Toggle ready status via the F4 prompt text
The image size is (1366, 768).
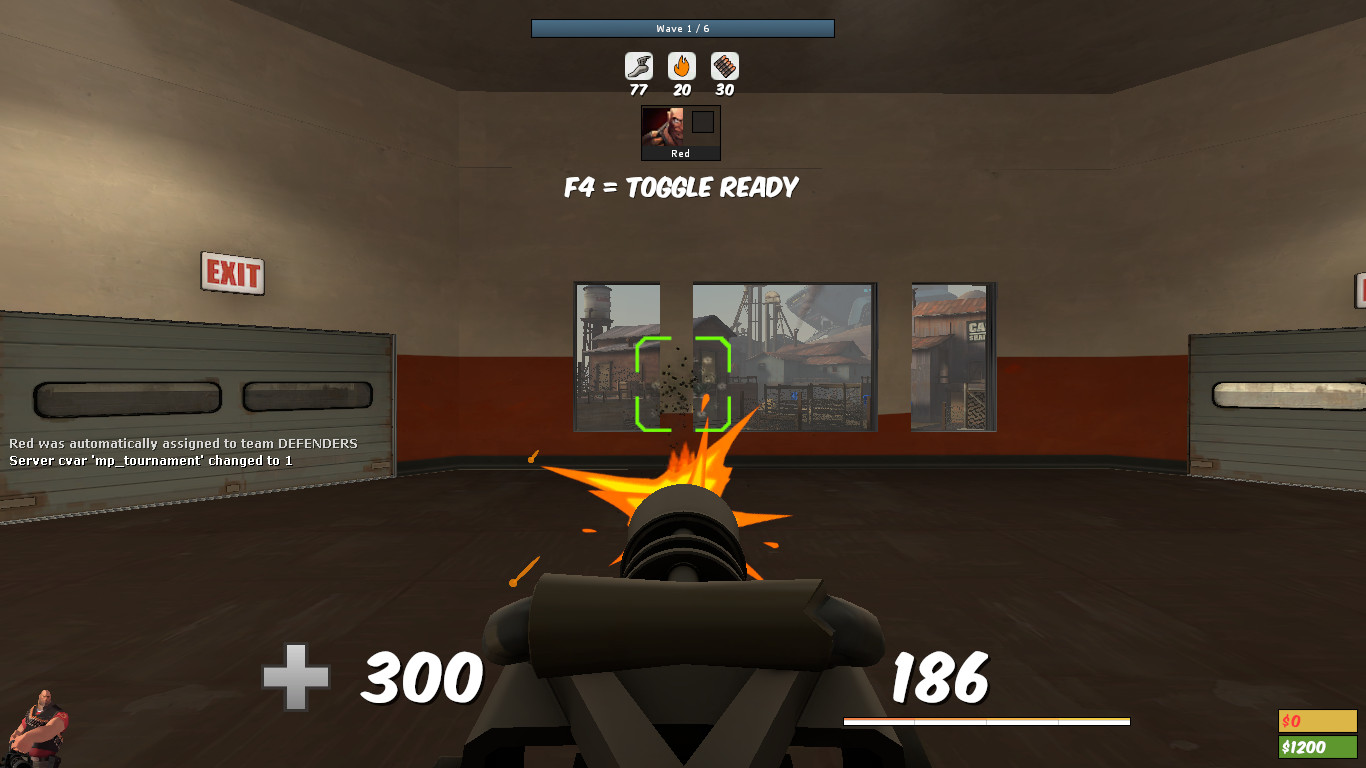681,187
